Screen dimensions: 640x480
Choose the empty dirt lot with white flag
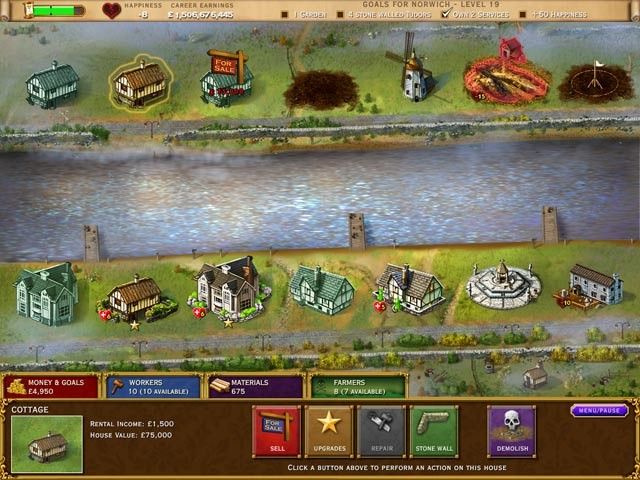click(595, 82)
